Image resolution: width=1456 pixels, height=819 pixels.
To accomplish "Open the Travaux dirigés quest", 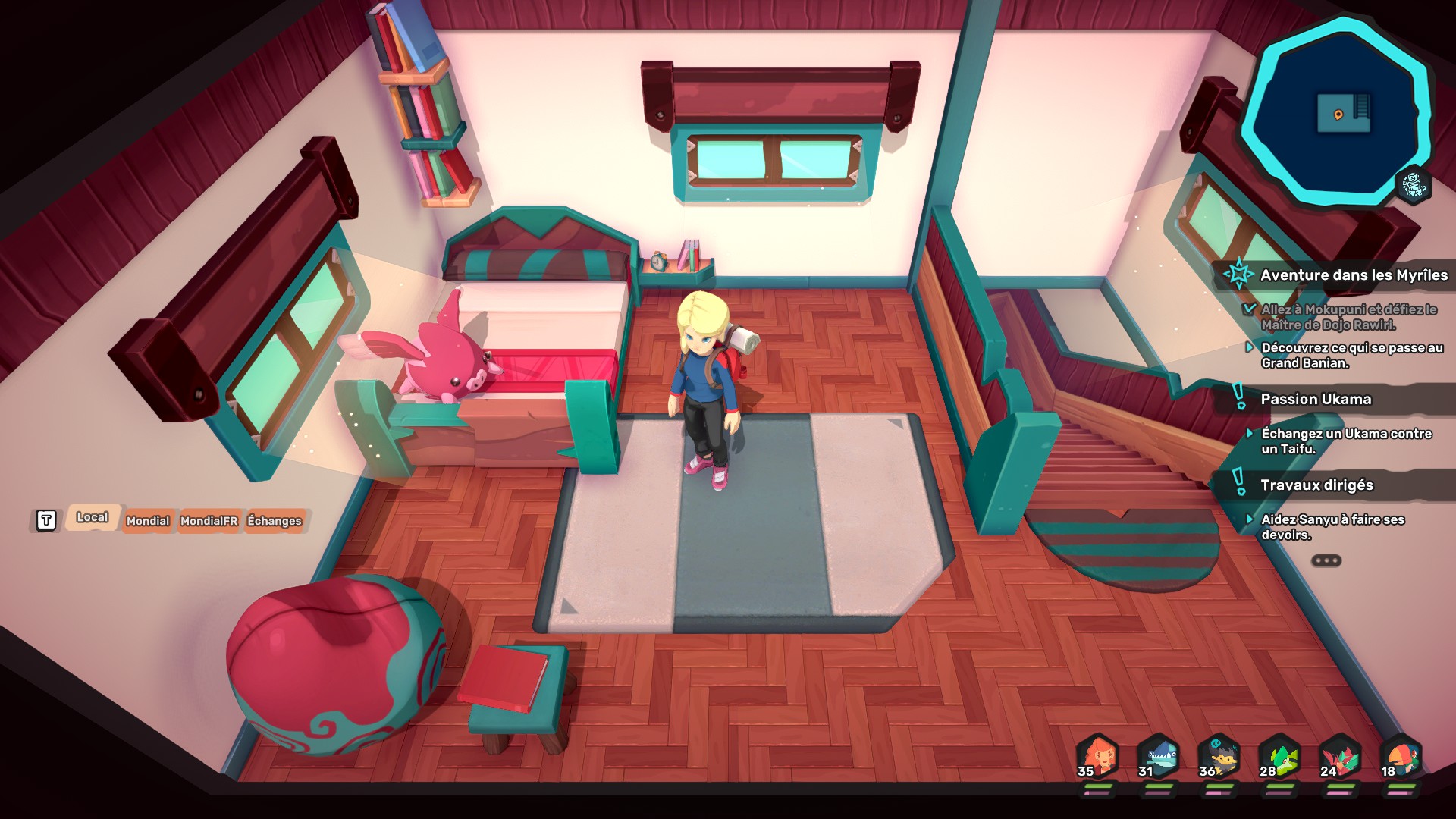I will (x=1316, y=485).
